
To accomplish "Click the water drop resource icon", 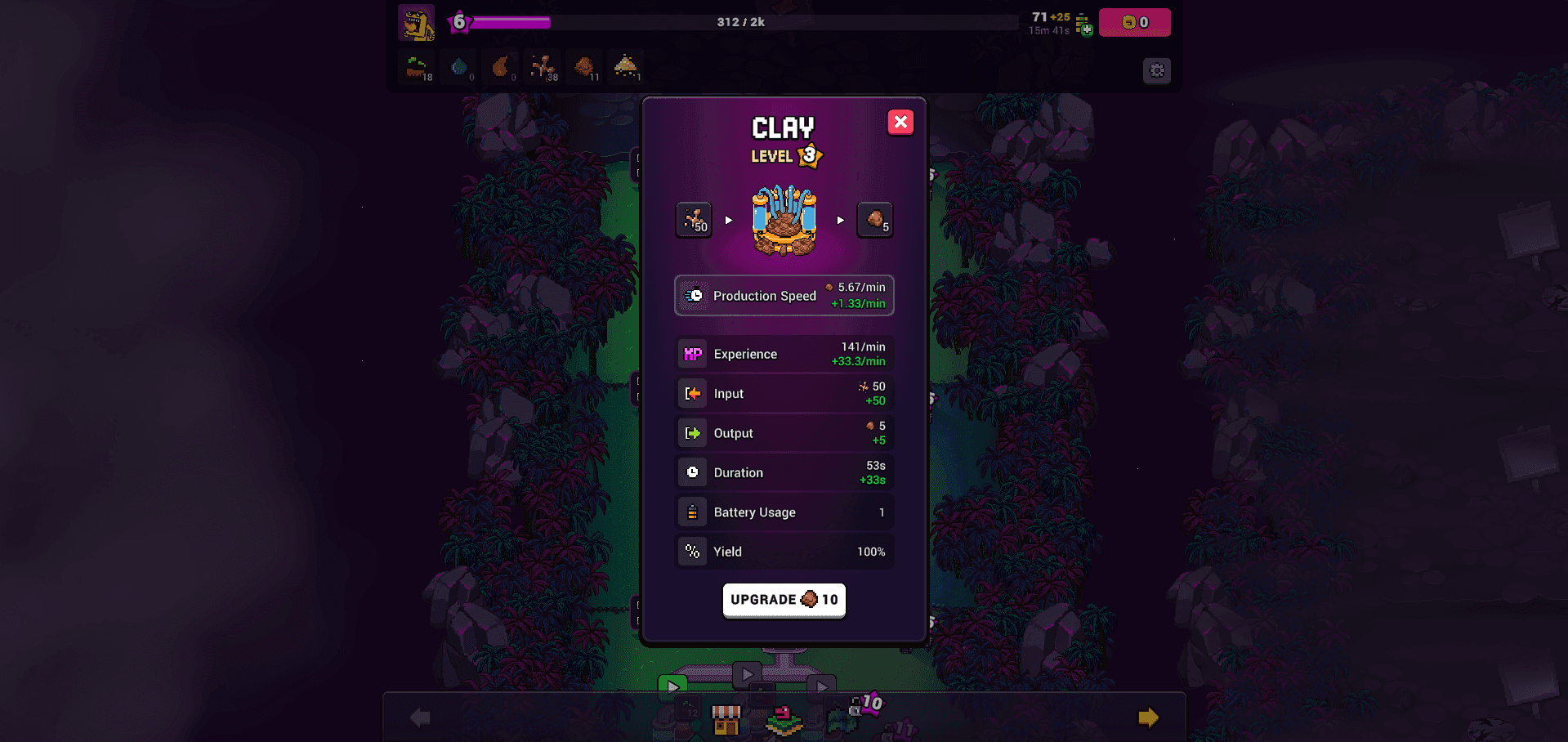I will pyautogui.click(x=458, y=65).
